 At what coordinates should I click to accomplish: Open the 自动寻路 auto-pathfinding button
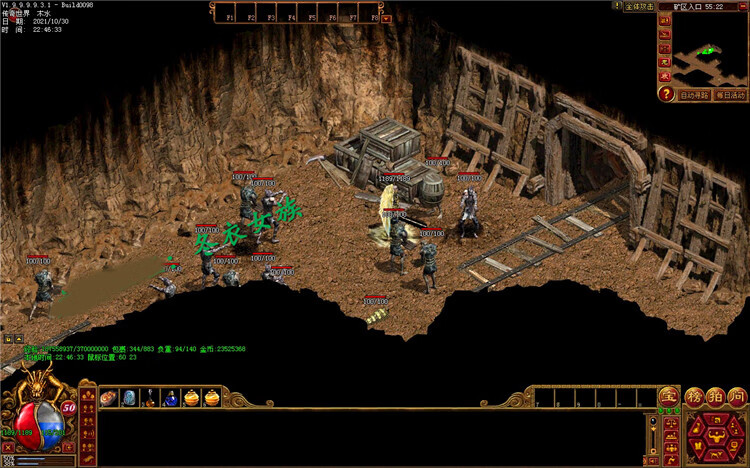pyautogui.click(x=693, y=95)
